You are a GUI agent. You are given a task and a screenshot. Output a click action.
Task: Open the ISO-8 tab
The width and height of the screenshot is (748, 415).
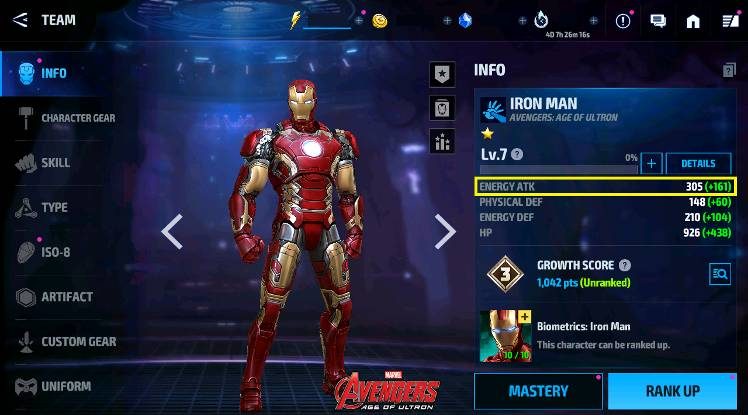click(x=55, y=252)
